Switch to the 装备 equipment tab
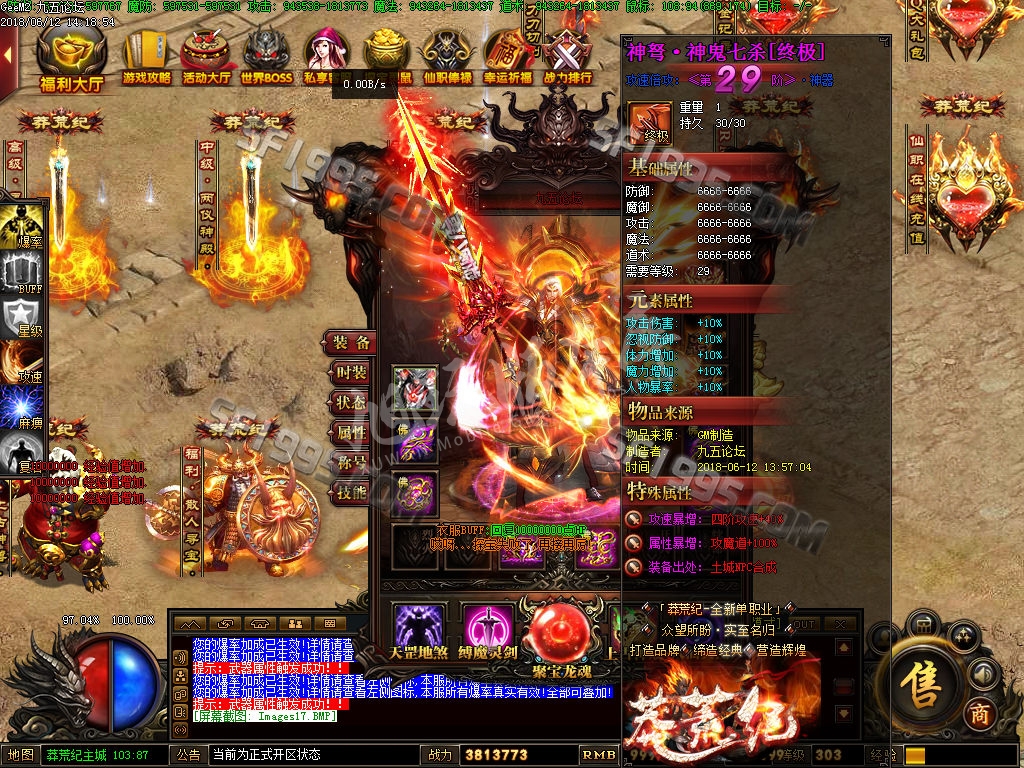The height and width of the screenshot is (768, 1024). click(353, 342)
